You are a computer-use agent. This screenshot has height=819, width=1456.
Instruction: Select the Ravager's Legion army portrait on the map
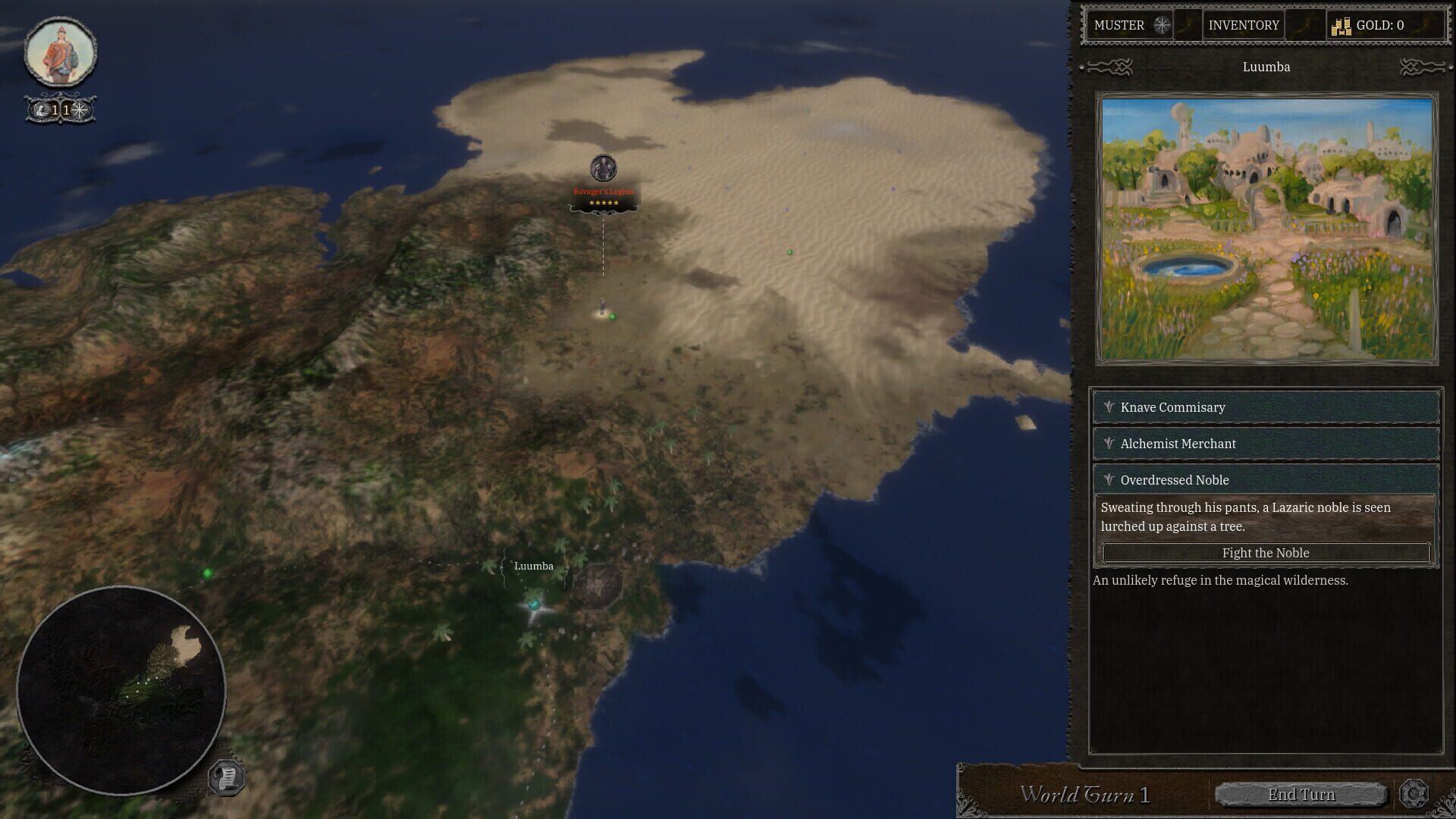coord(603,168)
